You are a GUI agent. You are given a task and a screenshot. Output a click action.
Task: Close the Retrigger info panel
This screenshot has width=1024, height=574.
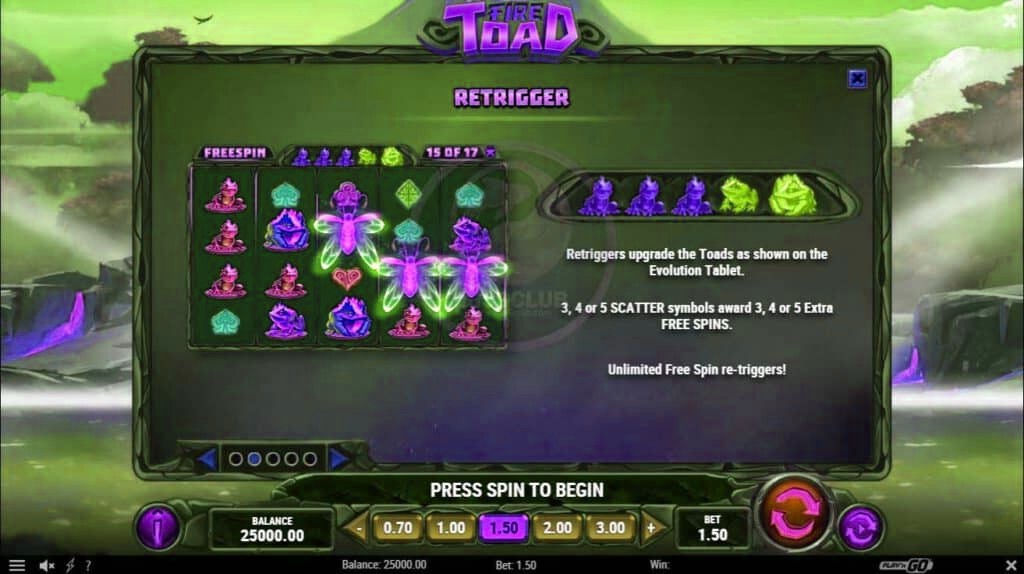[857, 79]
